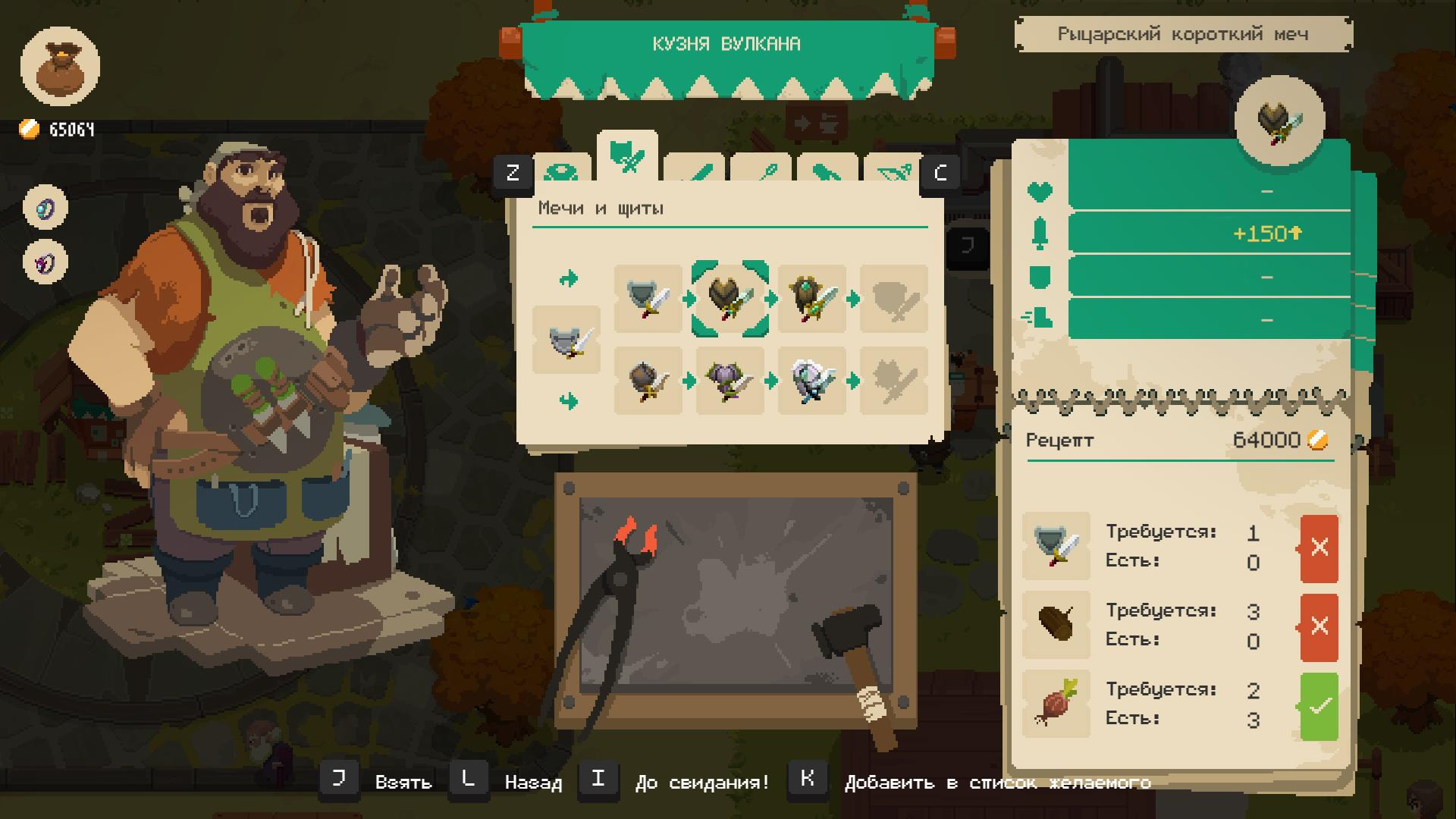The image size is (1456, 819).
Task: Choose the round brown shield sword set
Action: tap(648, 380)
